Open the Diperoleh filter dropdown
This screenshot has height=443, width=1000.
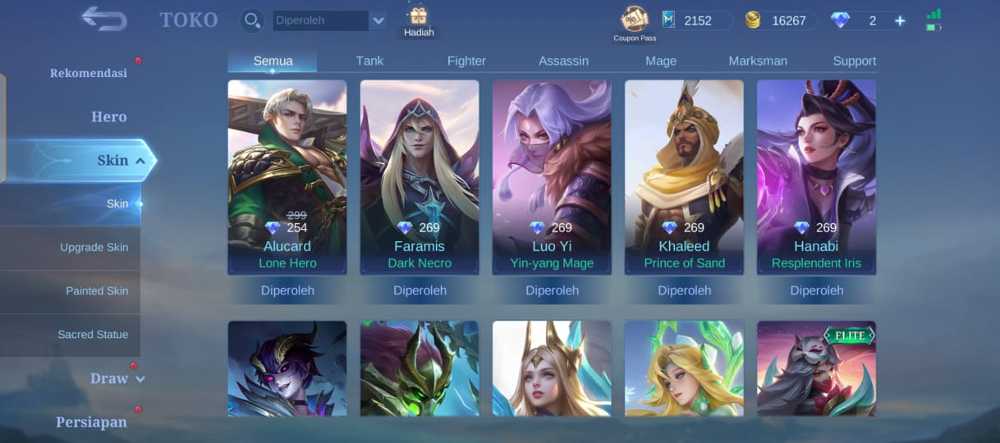point(377,20)
